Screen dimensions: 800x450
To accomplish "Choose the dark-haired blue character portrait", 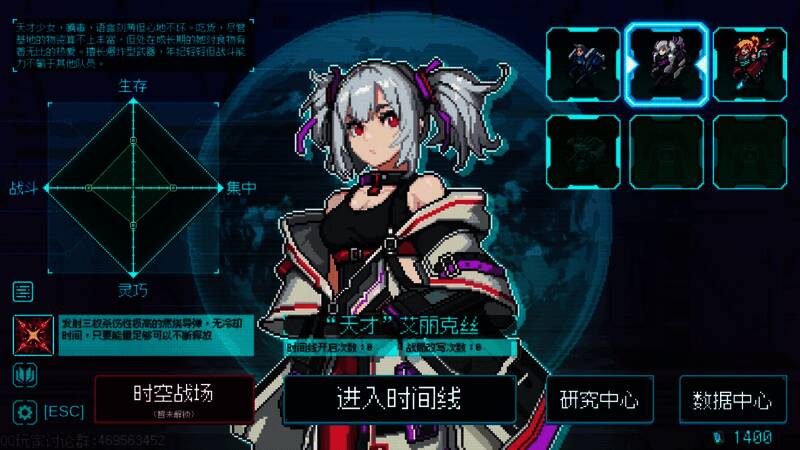I will 582,65.
